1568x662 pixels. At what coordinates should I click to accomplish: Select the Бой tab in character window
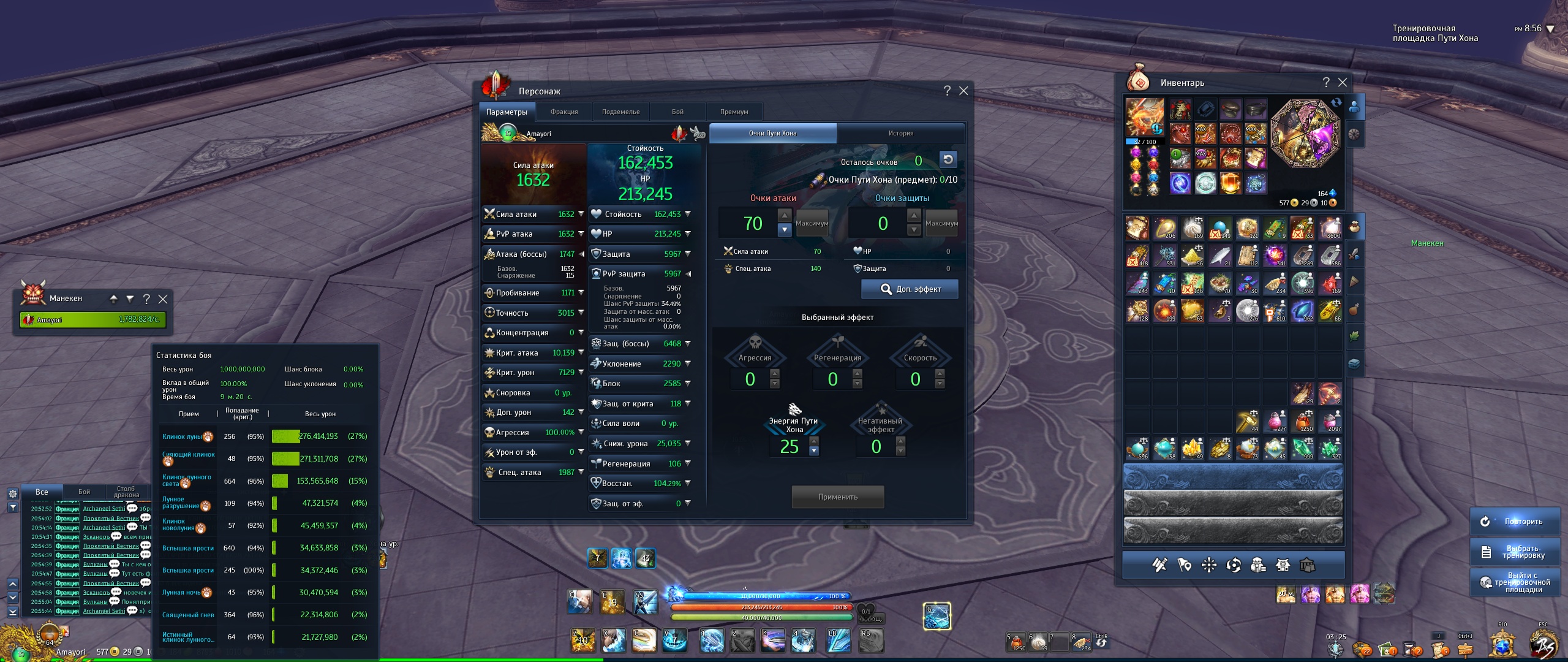[x=677, y=112]
